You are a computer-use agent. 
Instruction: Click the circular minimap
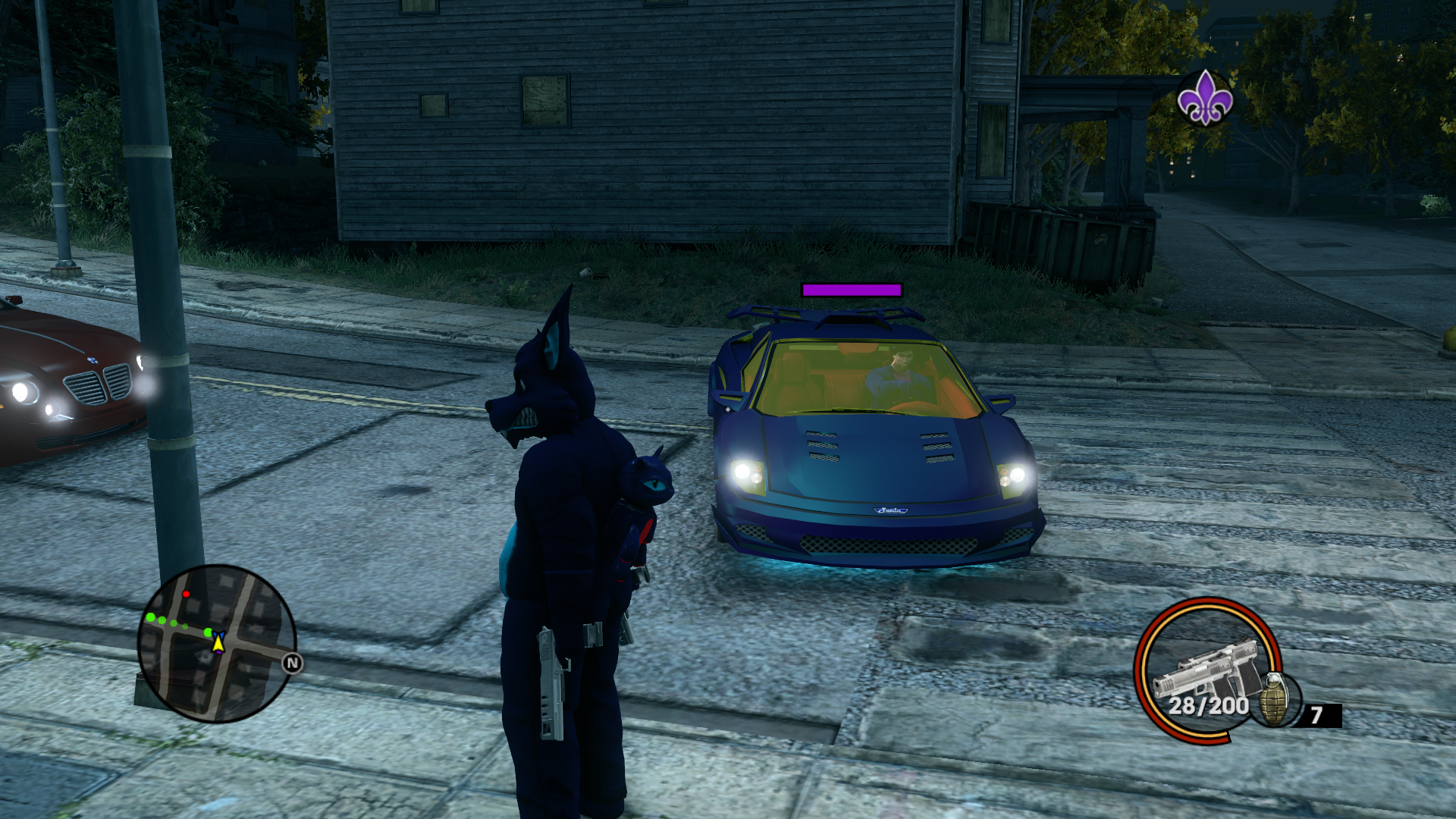click(216, 643)
